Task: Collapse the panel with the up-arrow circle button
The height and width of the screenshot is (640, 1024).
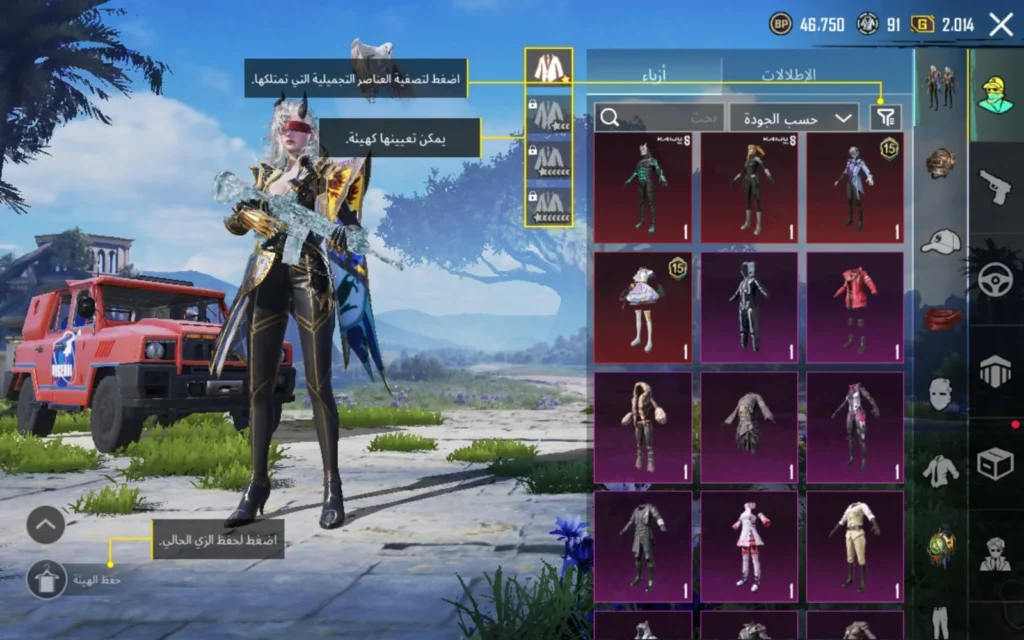Action: pyautogui.click(x=46, y=524)
